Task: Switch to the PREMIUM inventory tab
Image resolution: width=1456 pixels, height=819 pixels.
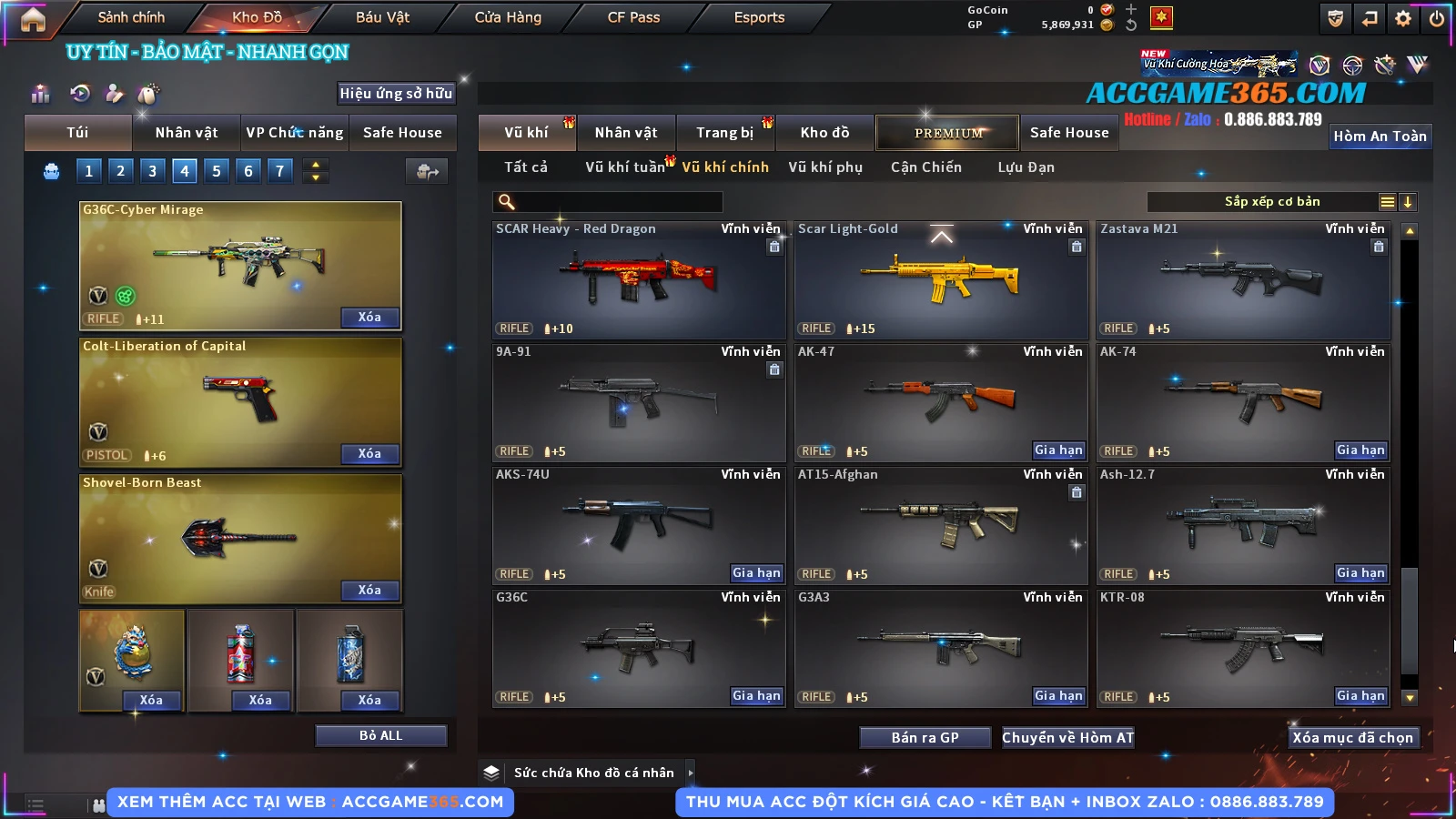Action: coord(947,133)
